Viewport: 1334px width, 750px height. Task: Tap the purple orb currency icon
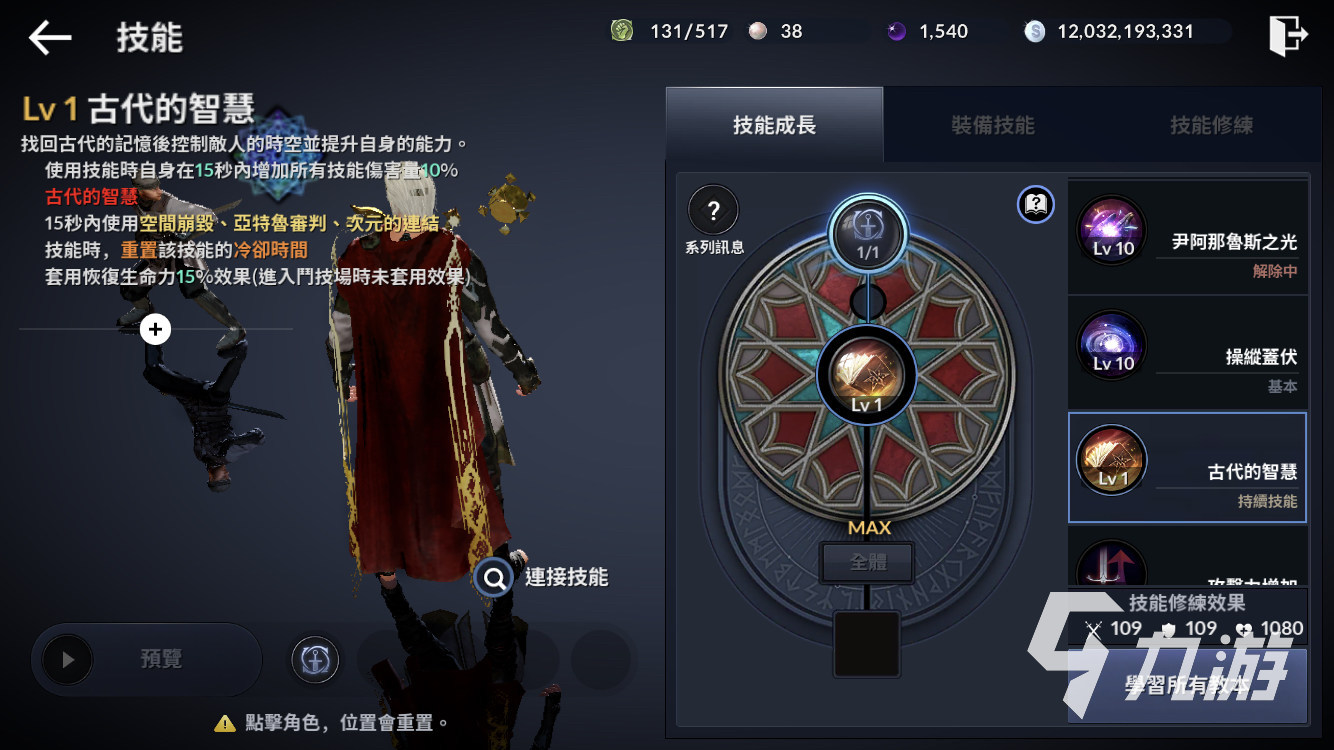(x=897, y=30)
